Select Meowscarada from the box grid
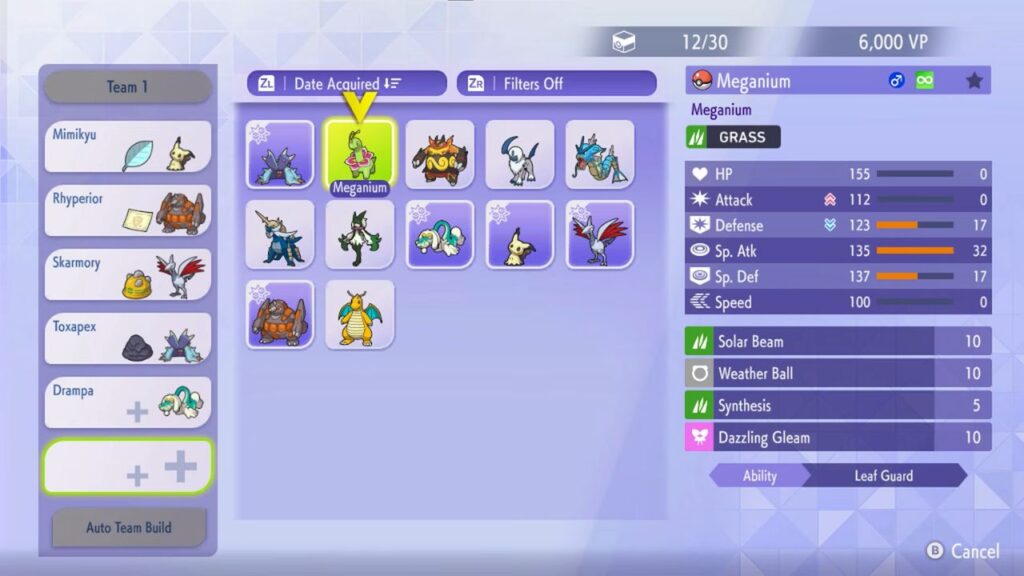The image size is (1024, 576). click(x=360, y=234)
